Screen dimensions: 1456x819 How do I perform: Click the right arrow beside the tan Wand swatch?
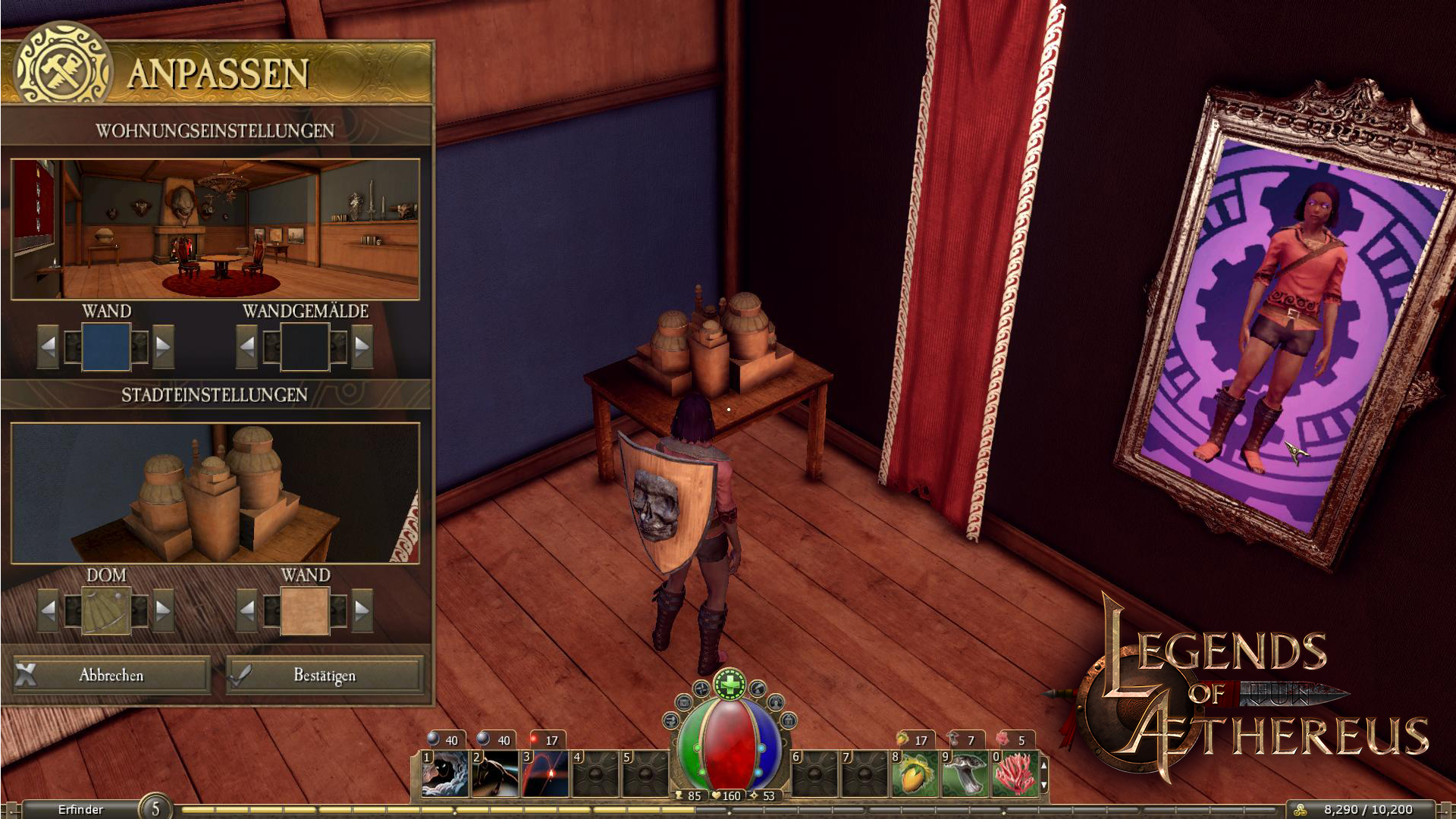point(362,610)
